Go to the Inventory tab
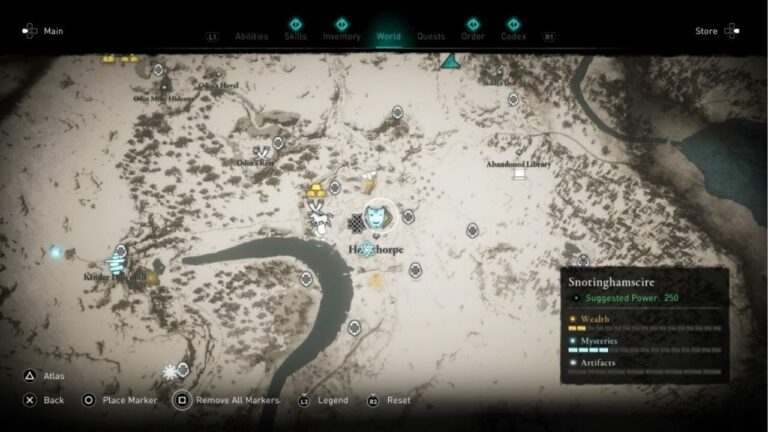768x432 pixels. [342, 36]
